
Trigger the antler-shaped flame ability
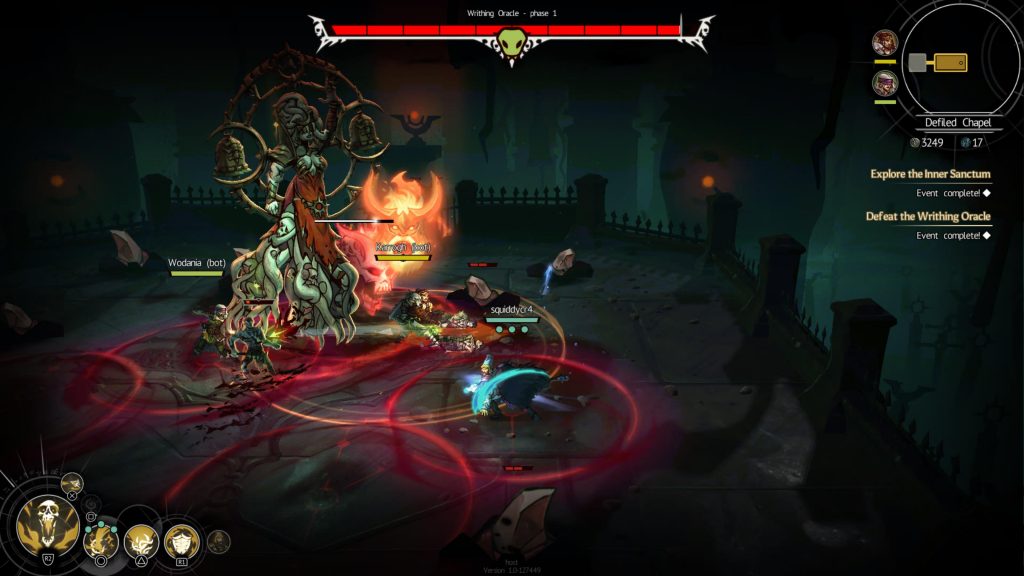(141, 541)
